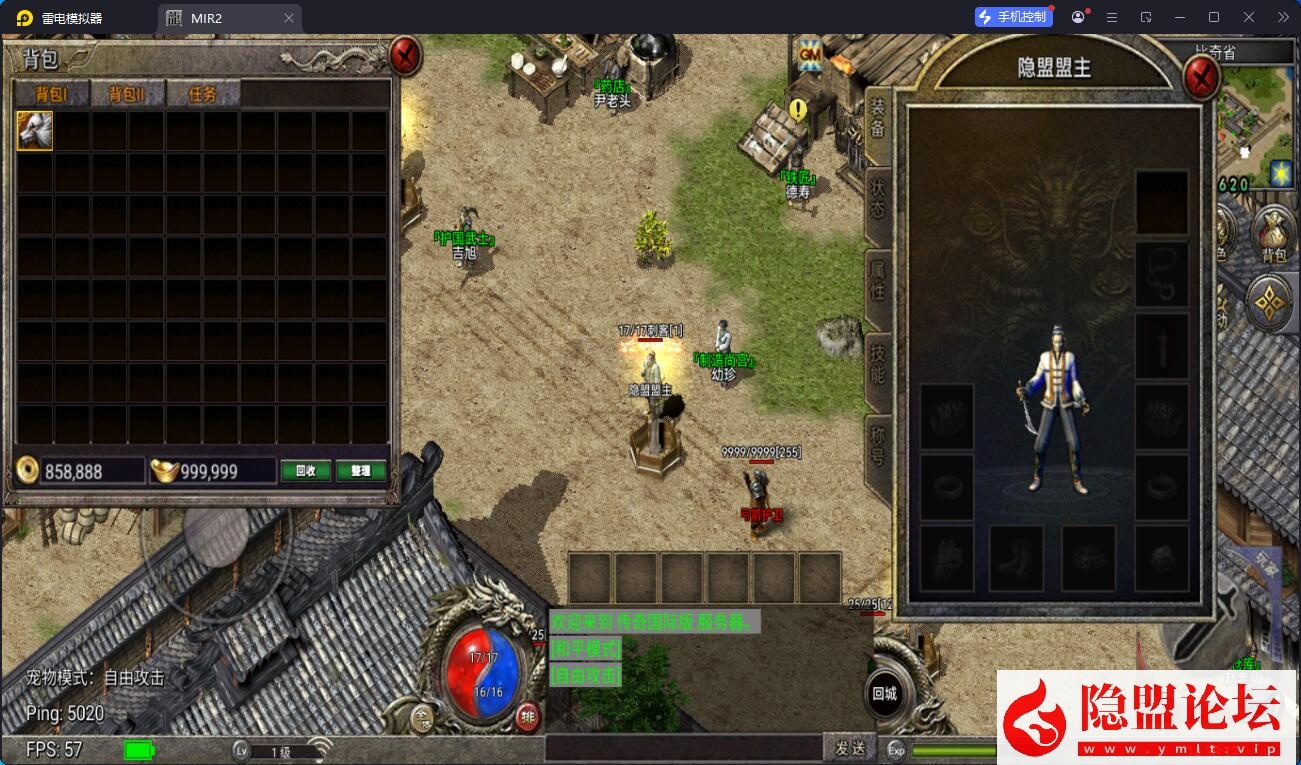The image size is (1301, 765).
Task: Close the MIR2 emulator tab
Action: [x=289, y=18]
